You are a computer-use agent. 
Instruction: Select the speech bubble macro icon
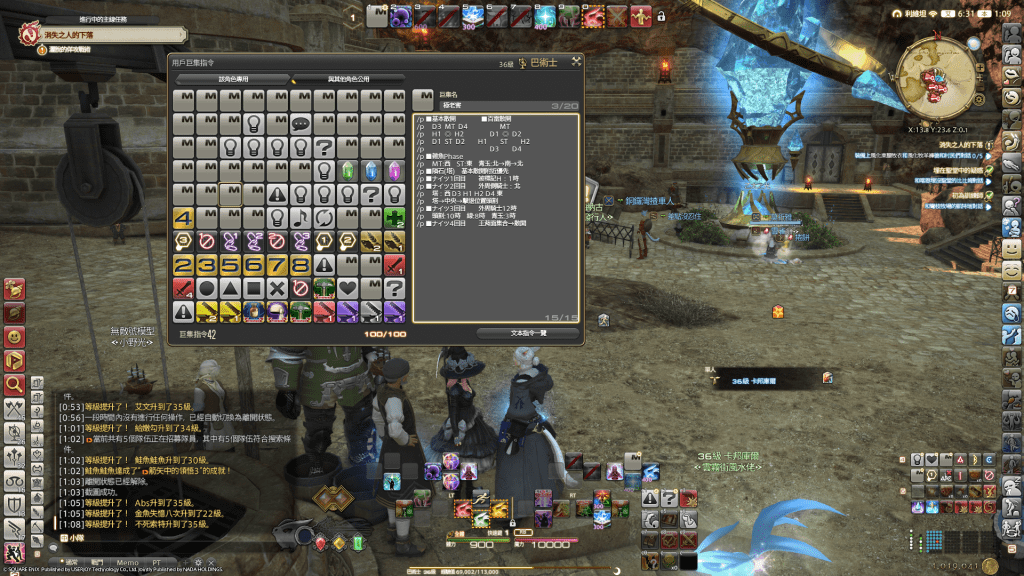(302, 124)
